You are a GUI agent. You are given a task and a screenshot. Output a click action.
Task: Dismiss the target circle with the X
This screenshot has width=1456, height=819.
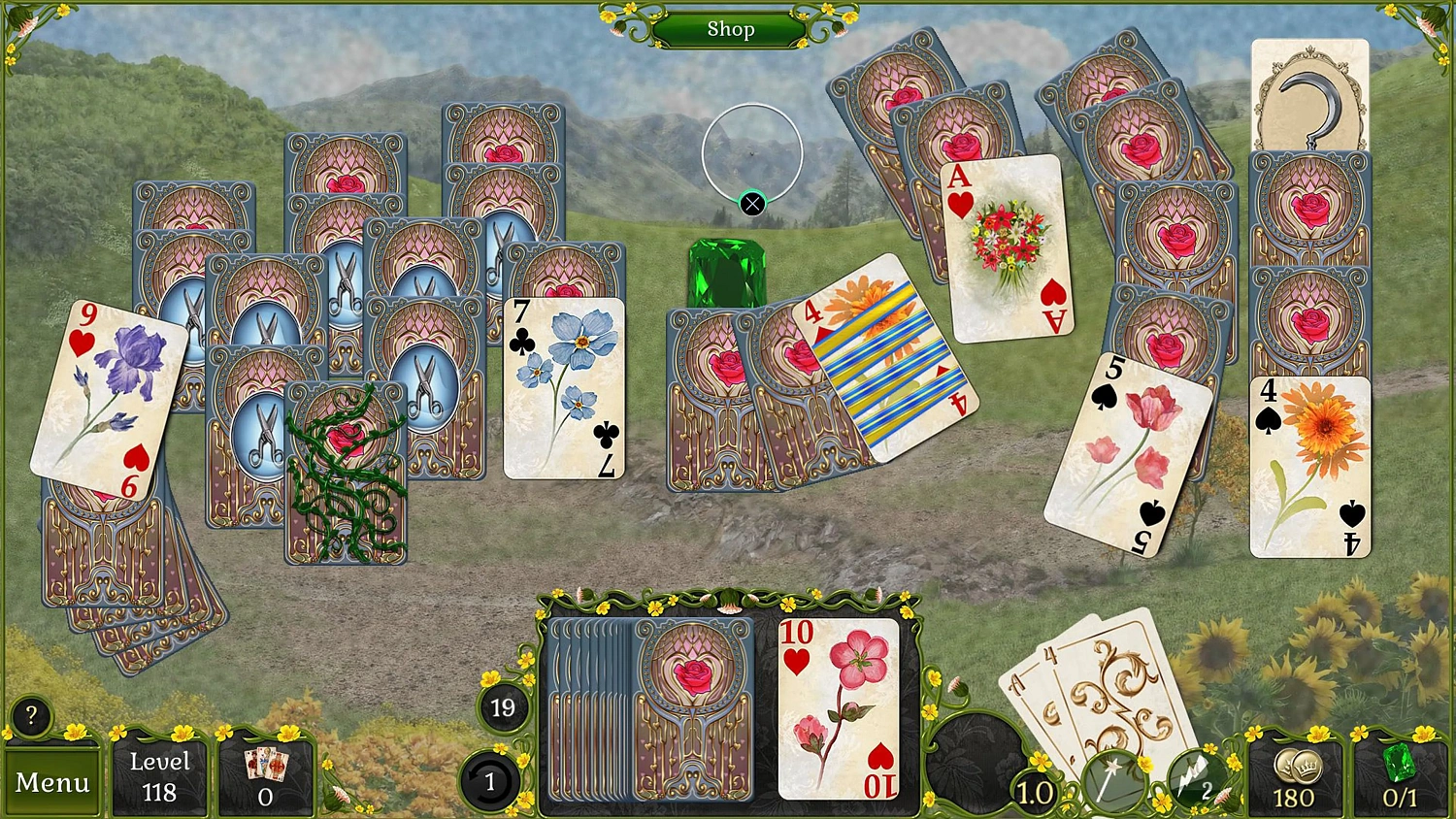tap(750, 203)
